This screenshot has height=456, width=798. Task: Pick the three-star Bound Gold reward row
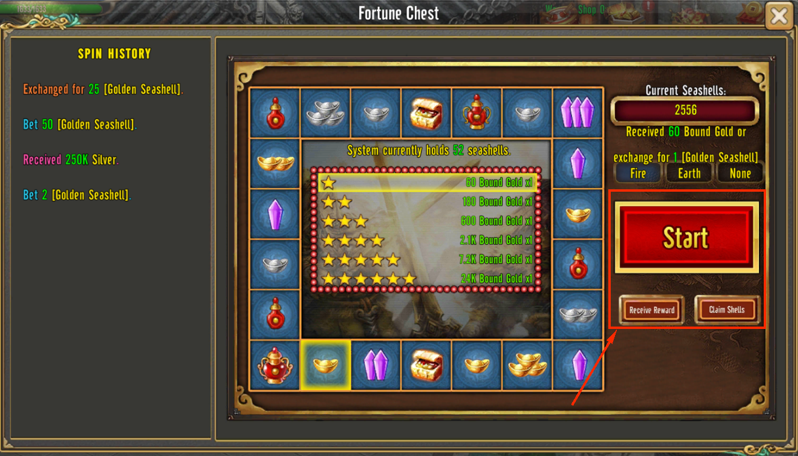428,221
